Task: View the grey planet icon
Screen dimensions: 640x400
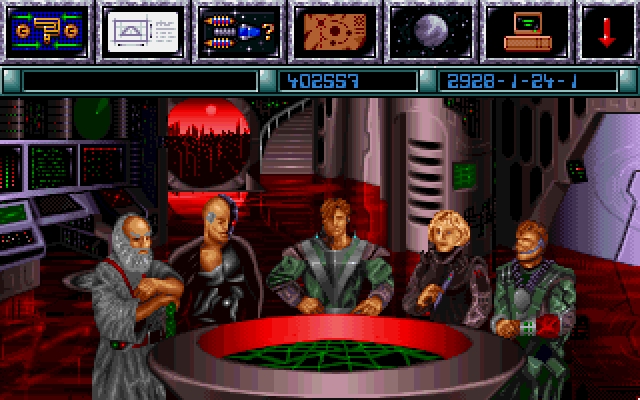Action: tap(430, 32)
